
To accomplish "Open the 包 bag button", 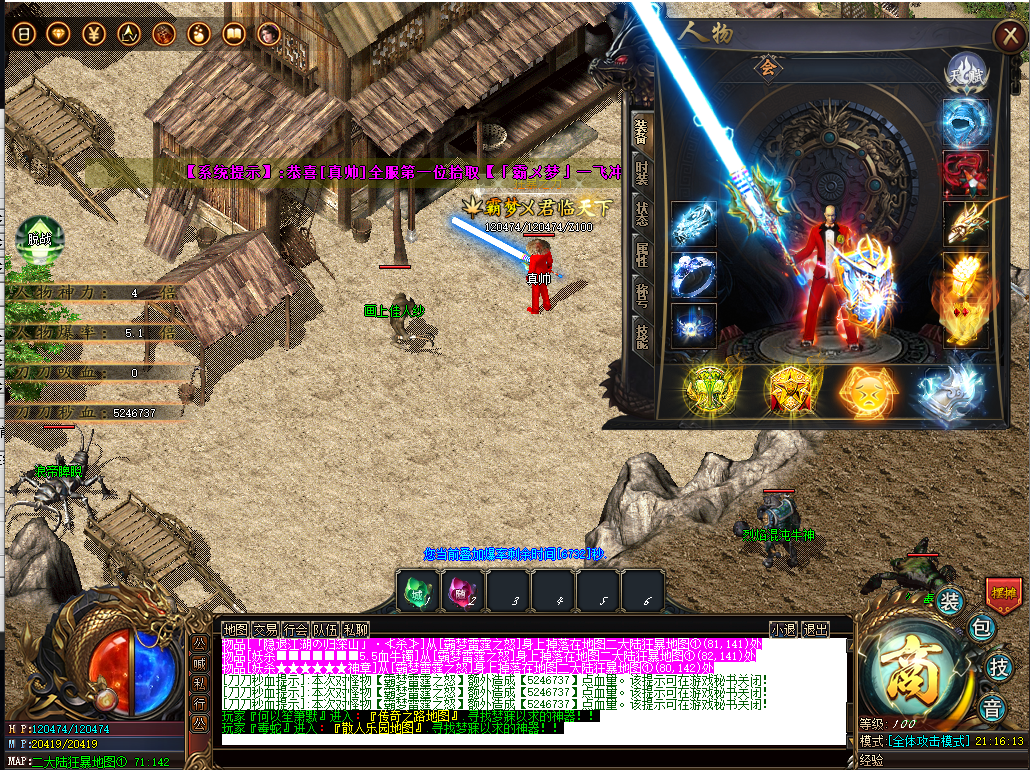I will (x=981, y=629).
